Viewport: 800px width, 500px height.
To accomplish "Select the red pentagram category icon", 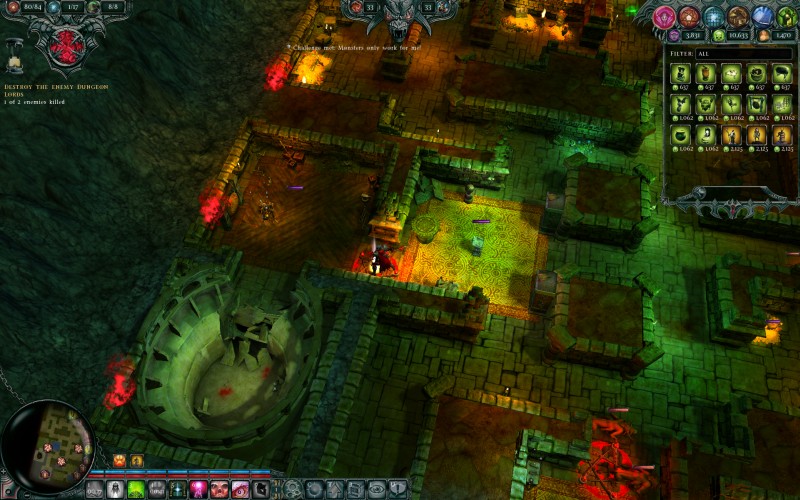I will pyautogui.click(x=688, y=17).
